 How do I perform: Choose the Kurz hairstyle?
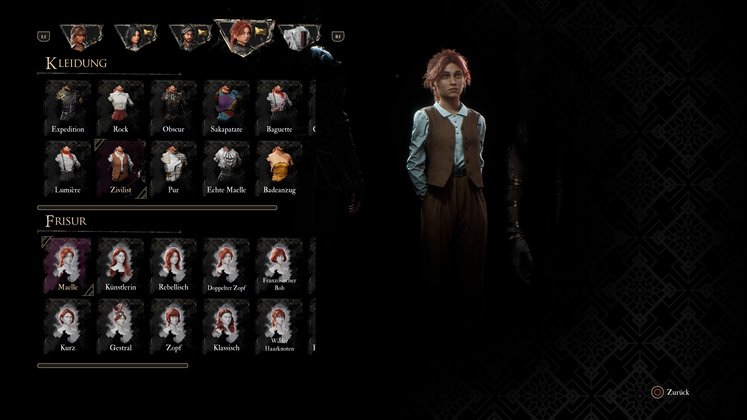coord(68,324)
